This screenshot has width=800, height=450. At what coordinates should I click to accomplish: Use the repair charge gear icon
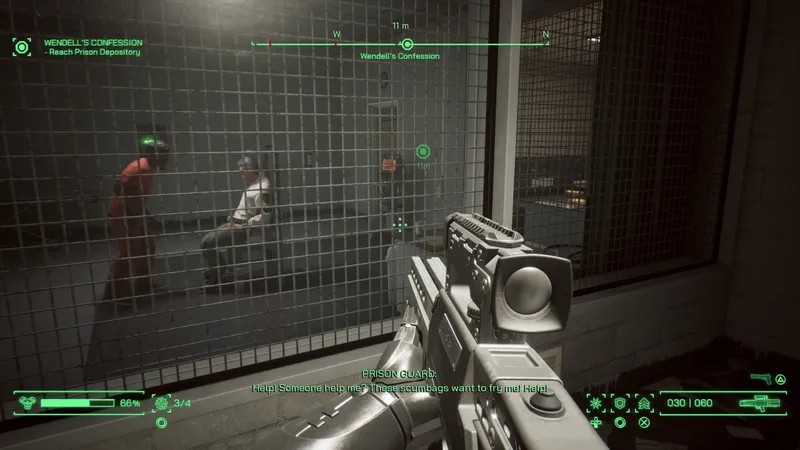(161, 402)
